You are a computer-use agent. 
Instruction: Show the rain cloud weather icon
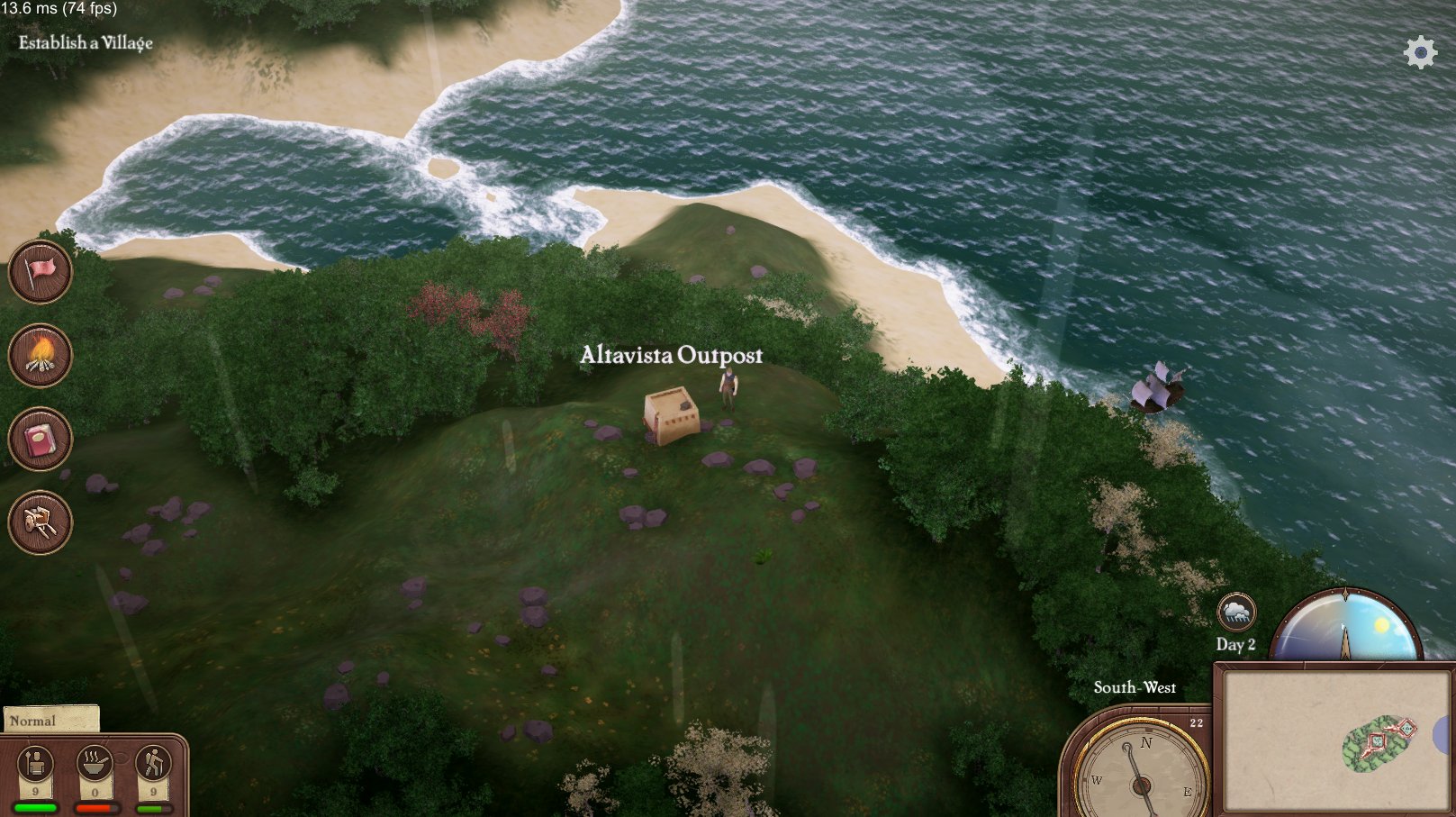point(1236,613)
